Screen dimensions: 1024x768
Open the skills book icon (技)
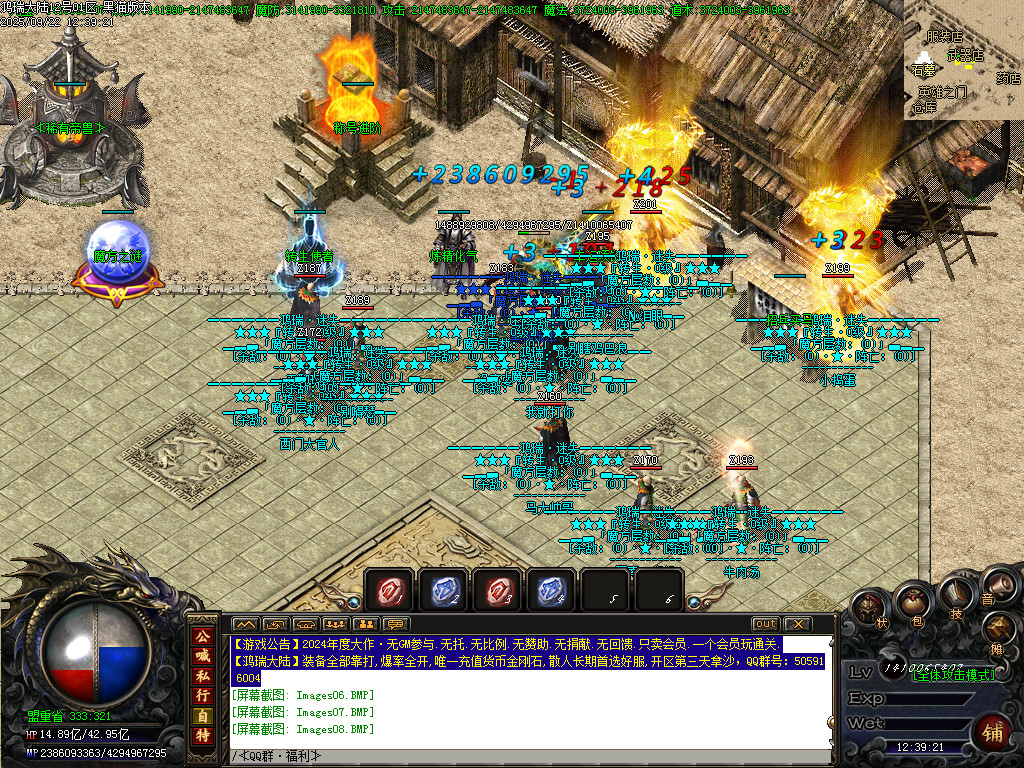tap(954, 595)
